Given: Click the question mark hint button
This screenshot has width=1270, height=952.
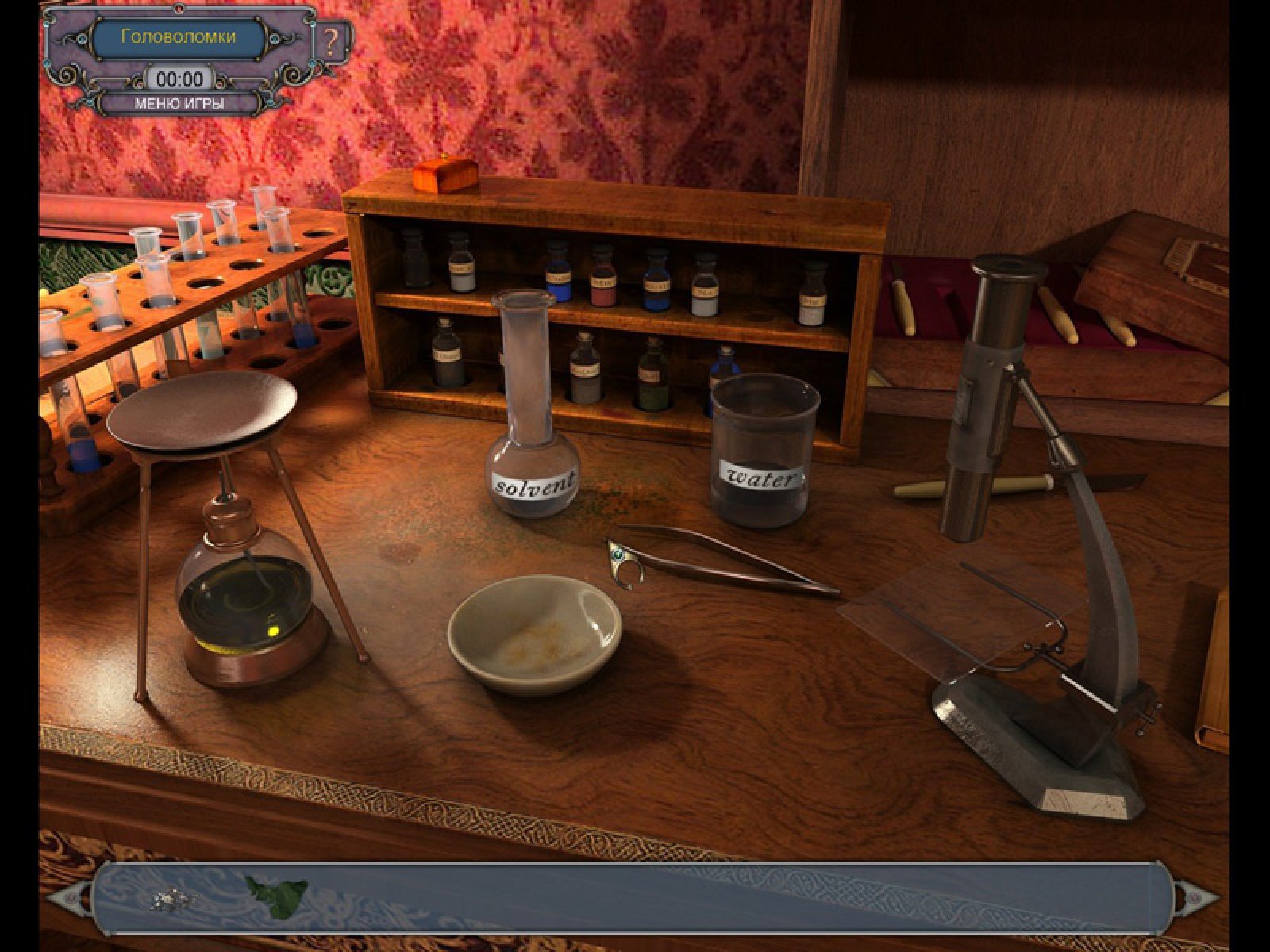Looking at the screenshot, I should [x=332, y=41].
